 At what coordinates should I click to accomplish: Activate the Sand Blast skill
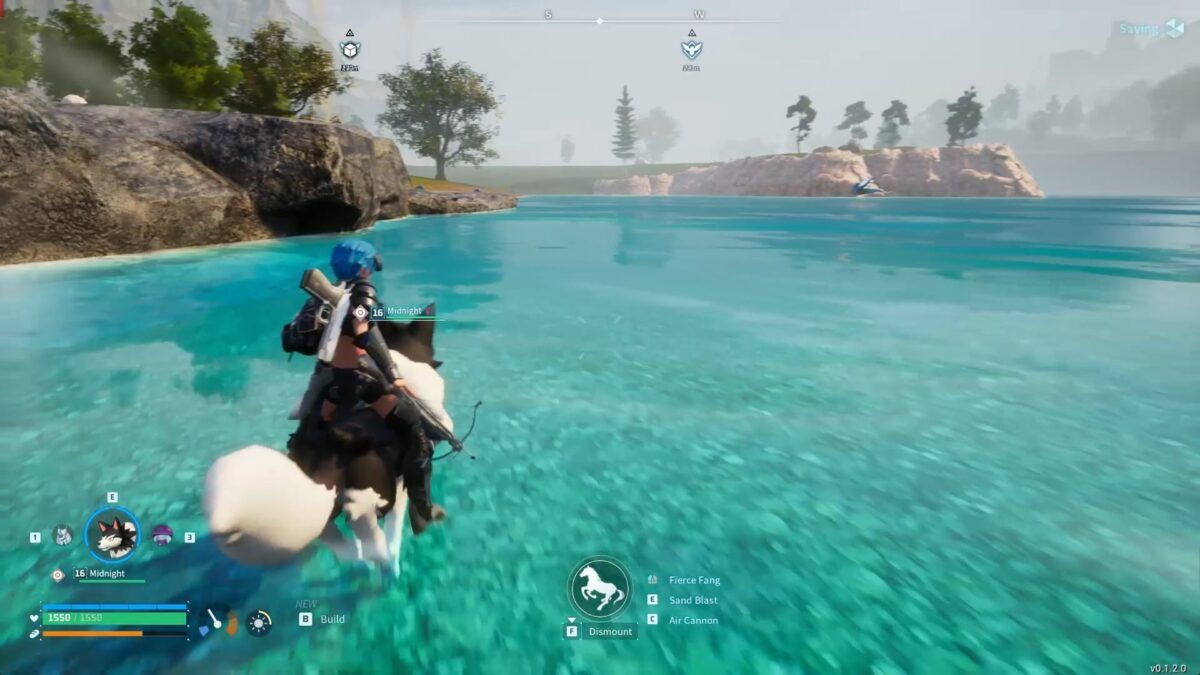[693, 600]
